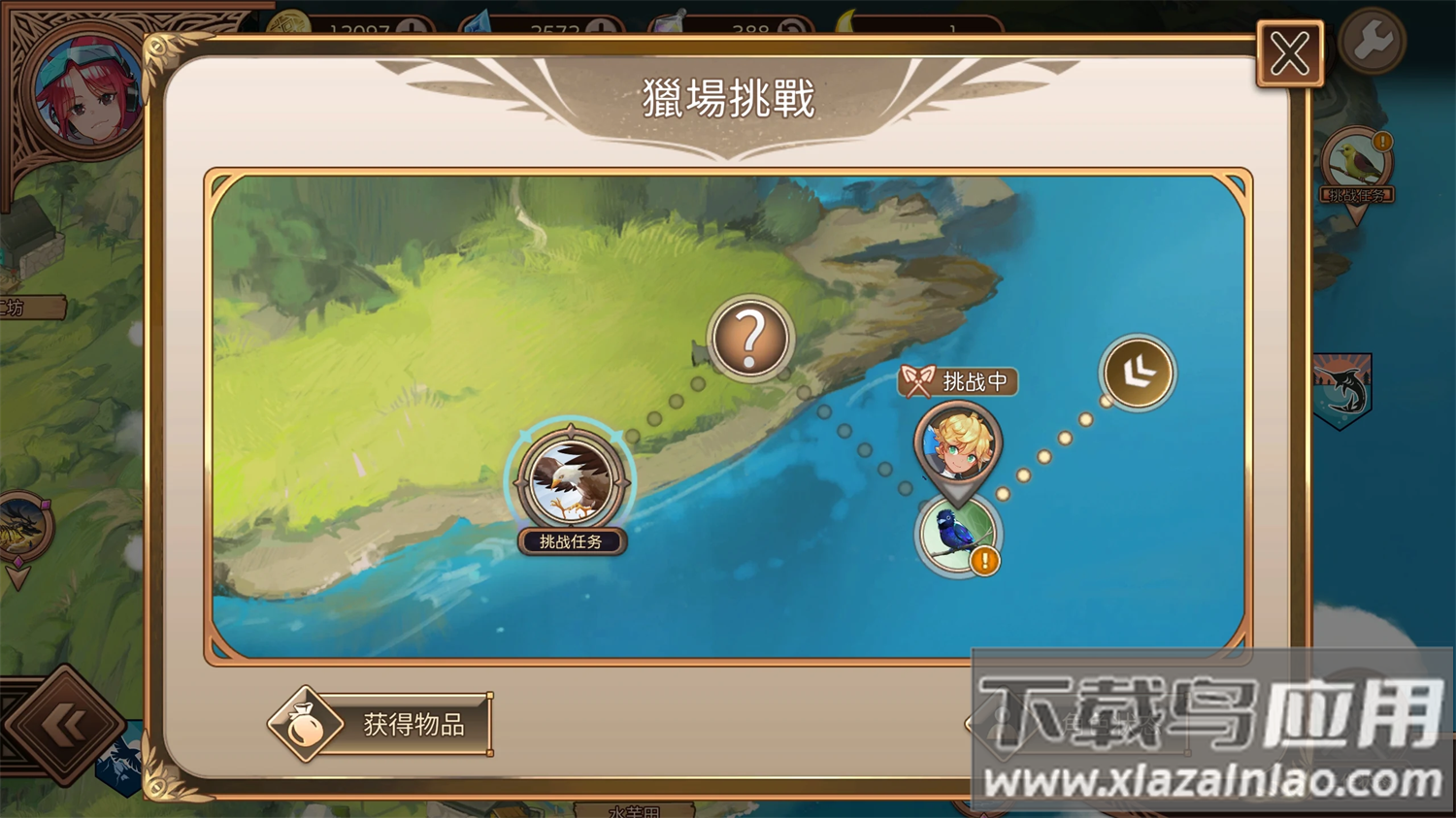Image resolution: width=1456 pixels, height=818 pixels.
Task: Open the wrench settings icon
Action: tap(1372, 39)
